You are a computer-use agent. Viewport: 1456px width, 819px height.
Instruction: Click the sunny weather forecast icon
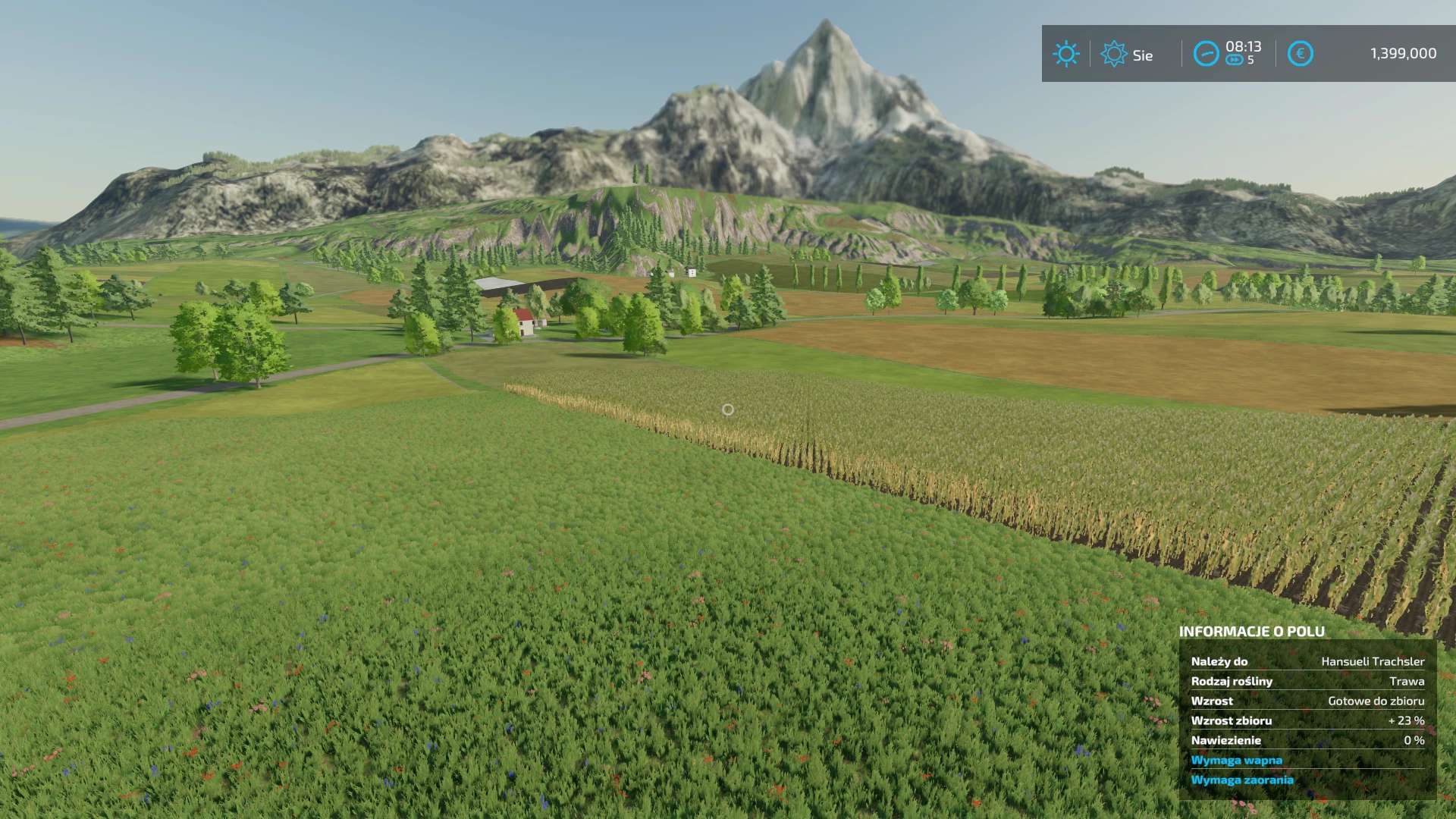coord(1065,54)
